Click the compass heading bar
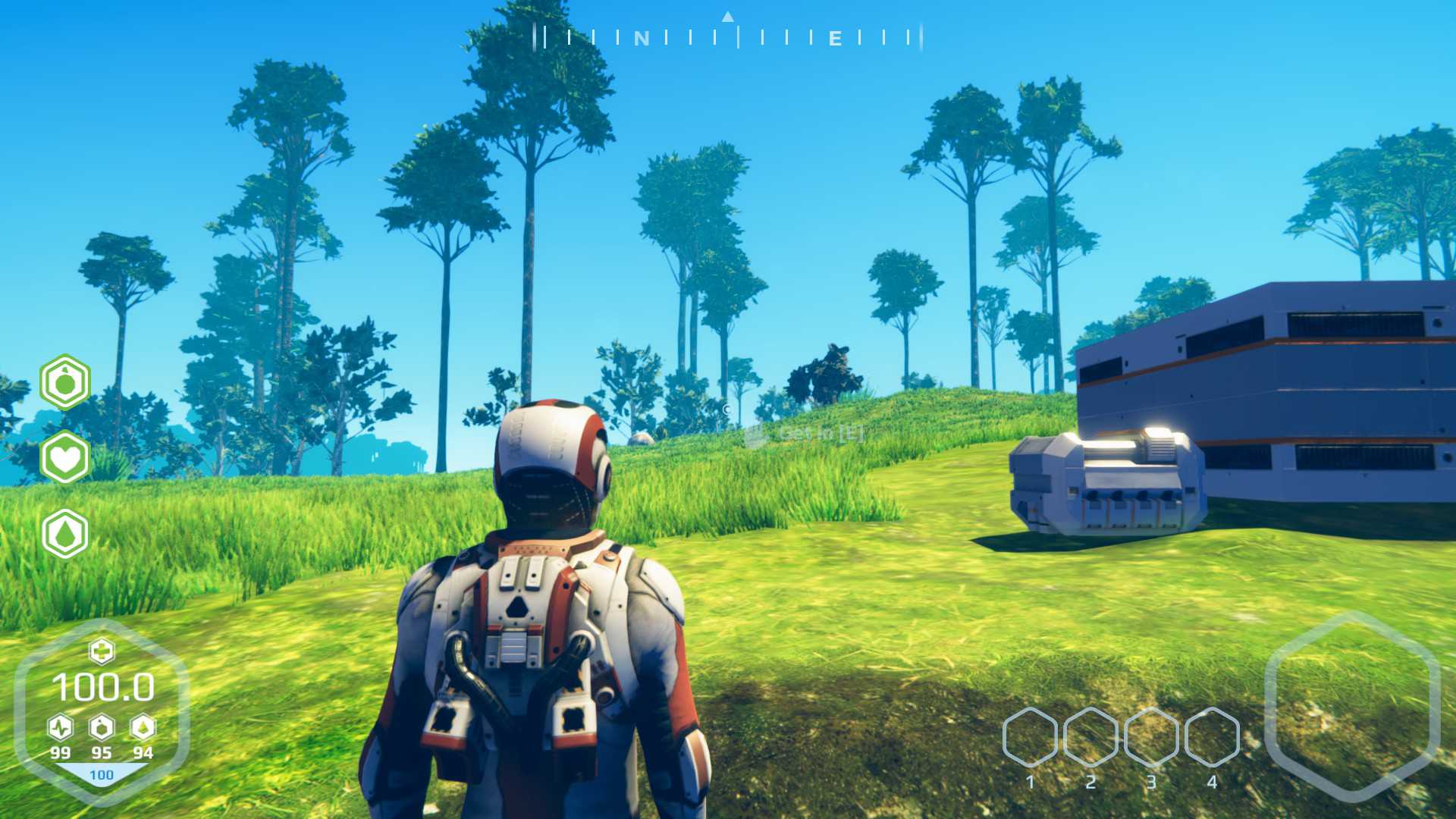The image size is (1456, 819). (728, 36)
